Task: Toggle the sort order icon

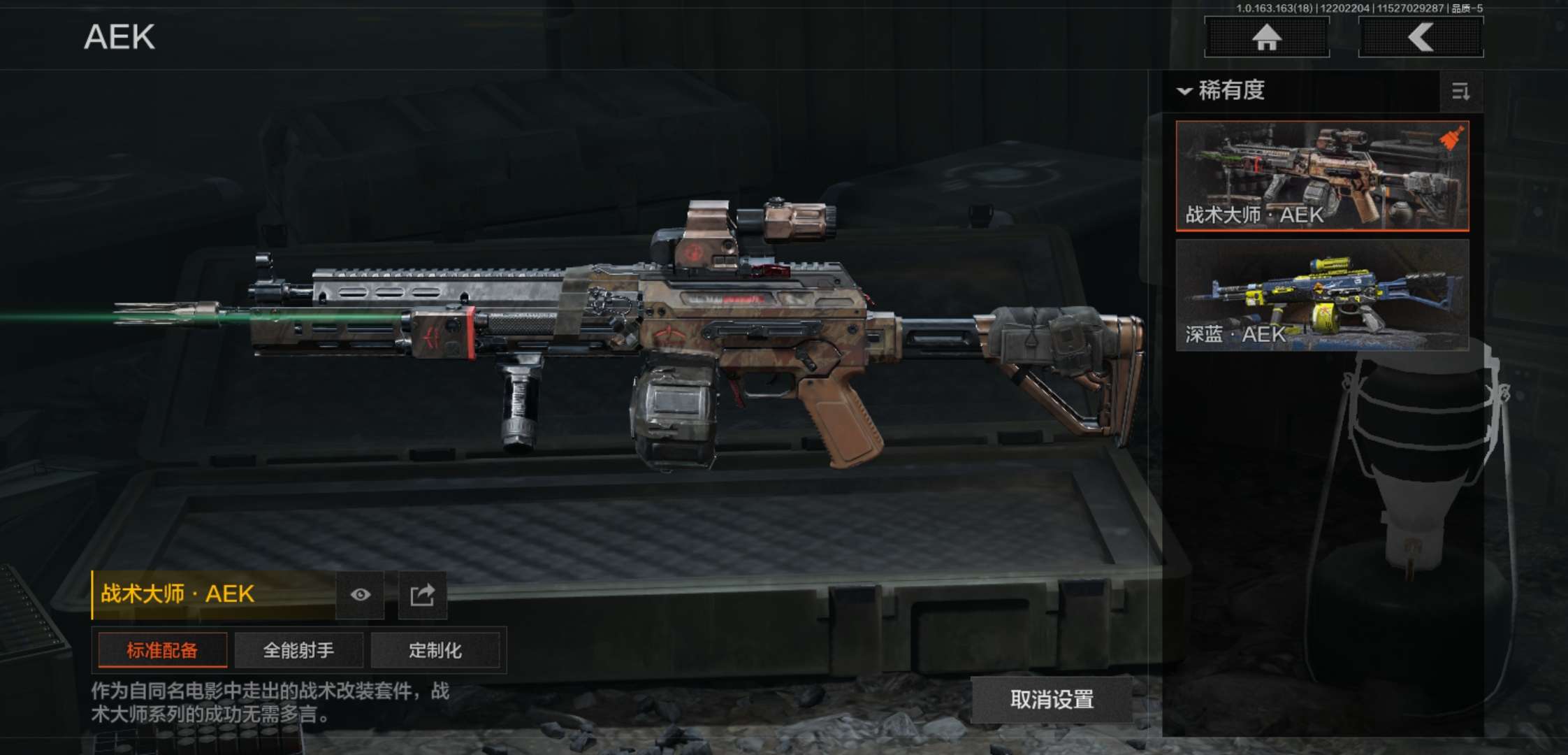Action: [x=1460, y=92]
